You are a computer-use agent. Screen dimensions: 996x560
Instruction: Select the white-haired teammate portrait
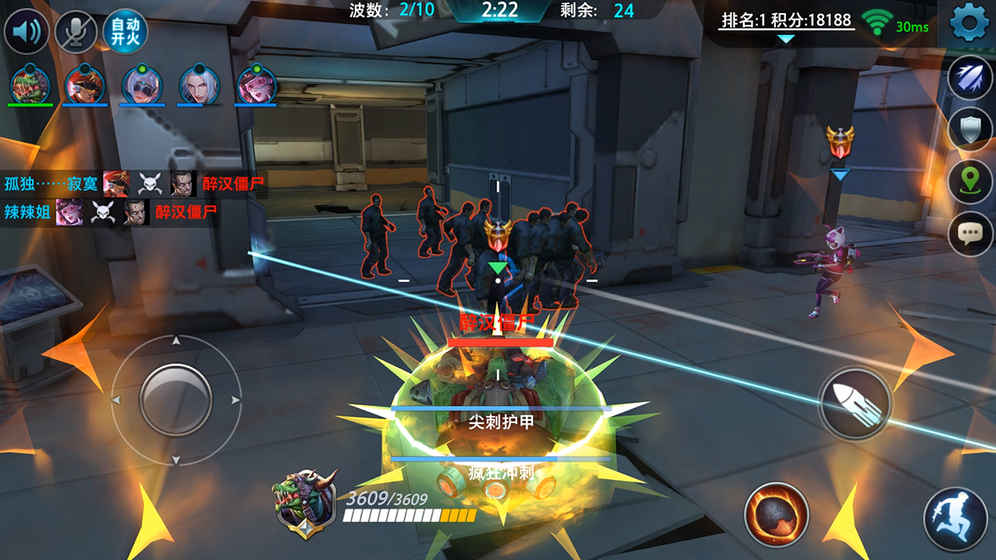[199, 84]
